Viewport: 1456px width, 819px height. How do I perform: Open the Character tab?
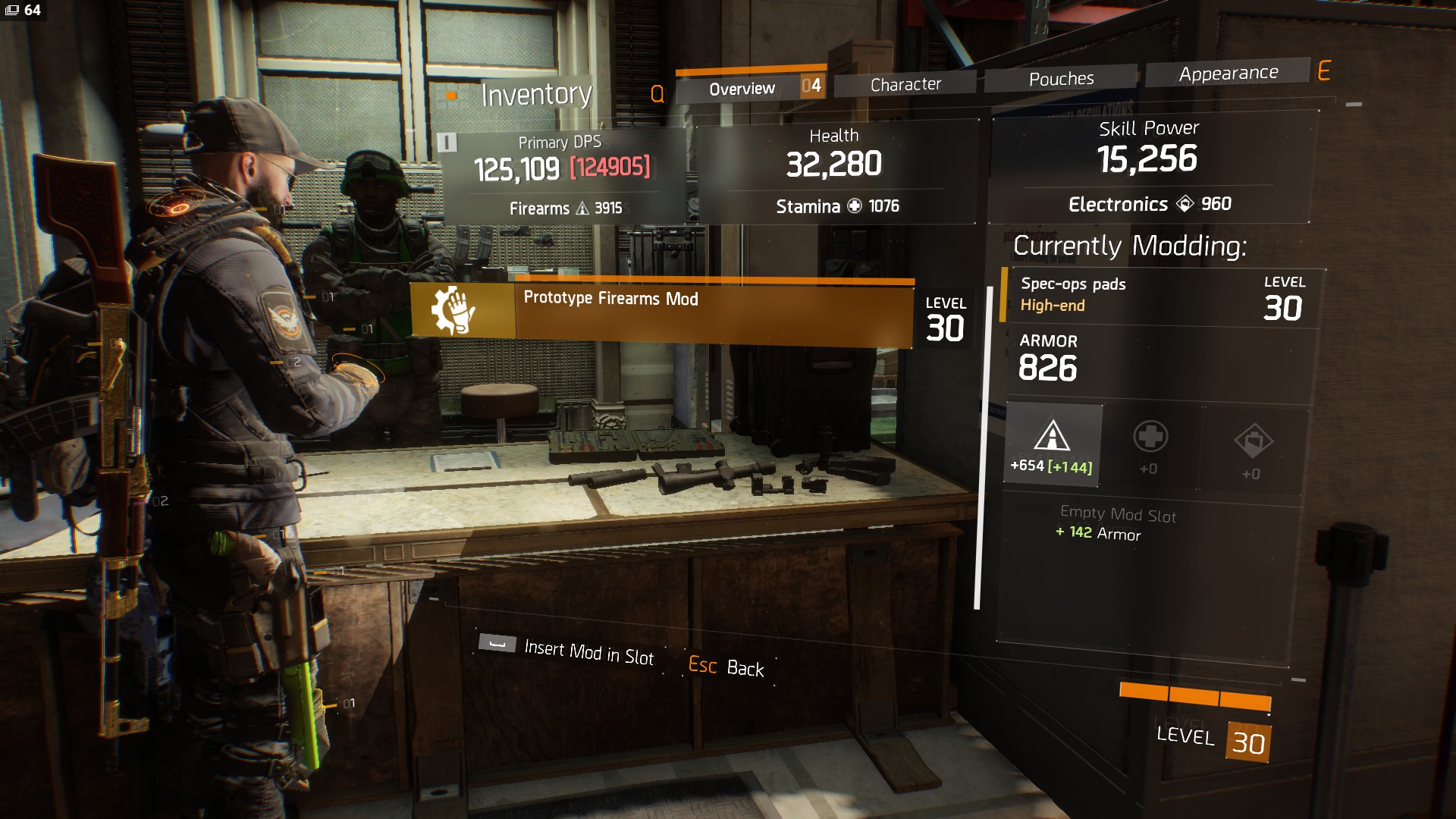[x=905, y=84]
